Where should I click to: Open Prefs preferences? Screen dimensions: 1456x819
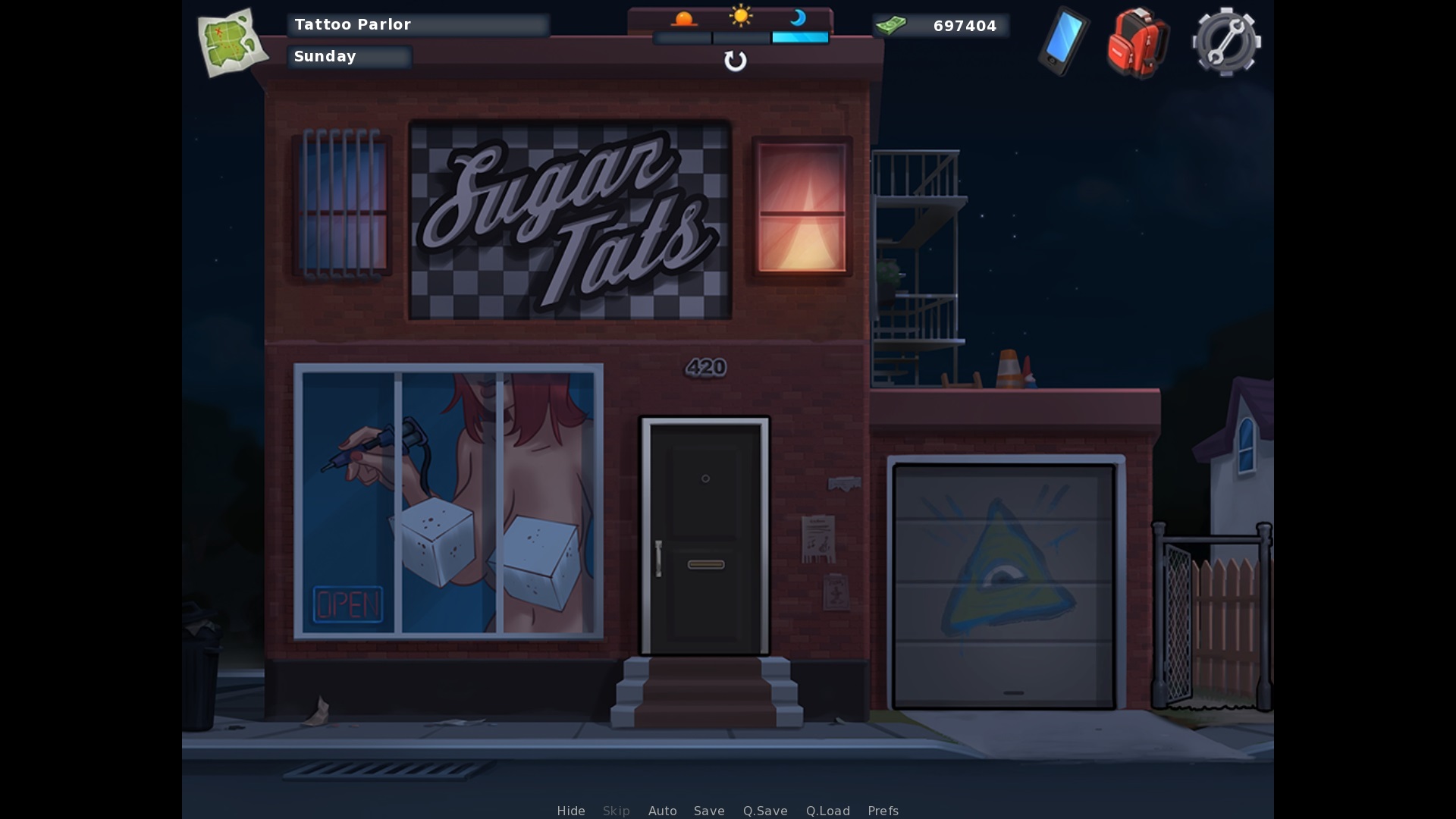pyautogui.click(x=883, y=811)
